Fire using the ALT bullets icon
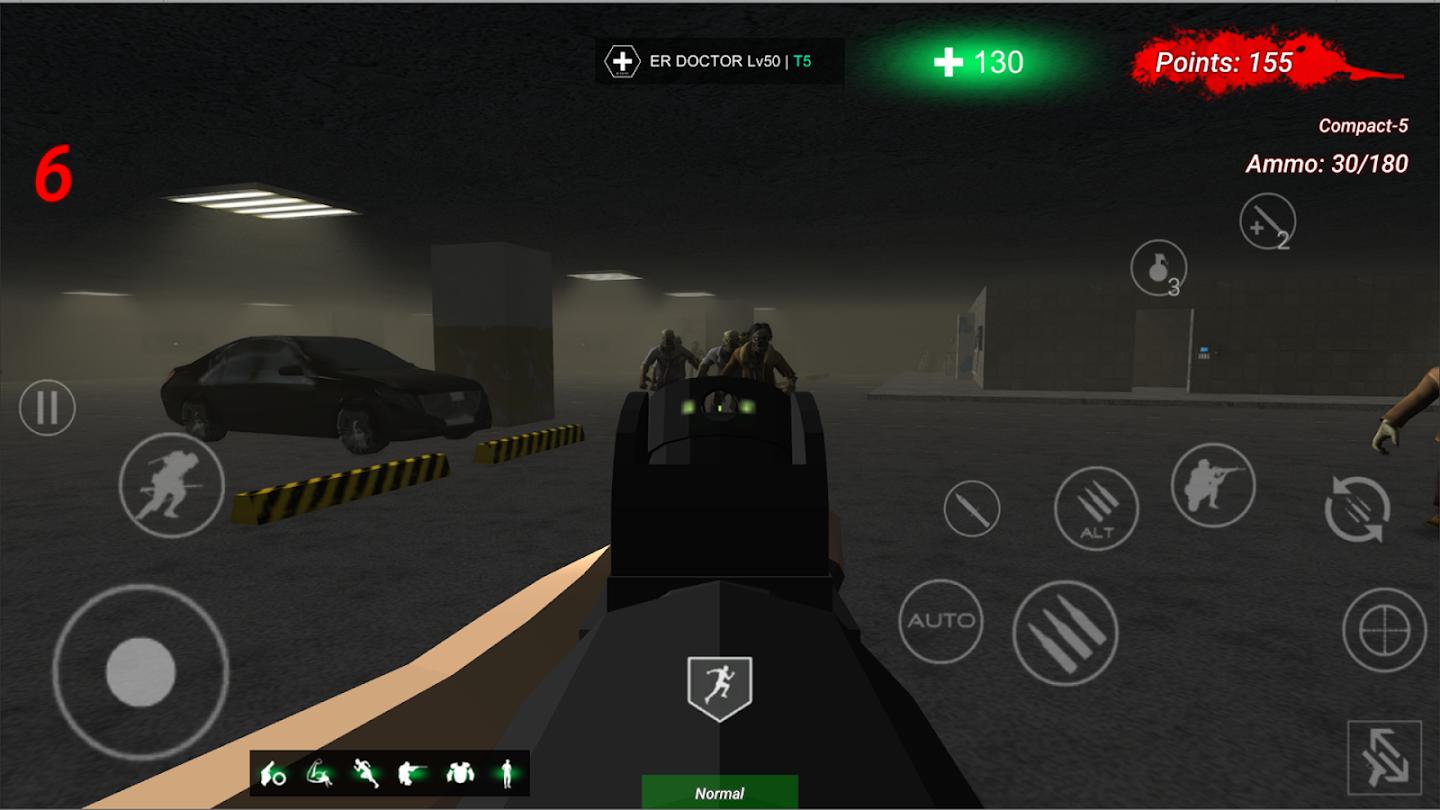 [x=1097, y=508]
